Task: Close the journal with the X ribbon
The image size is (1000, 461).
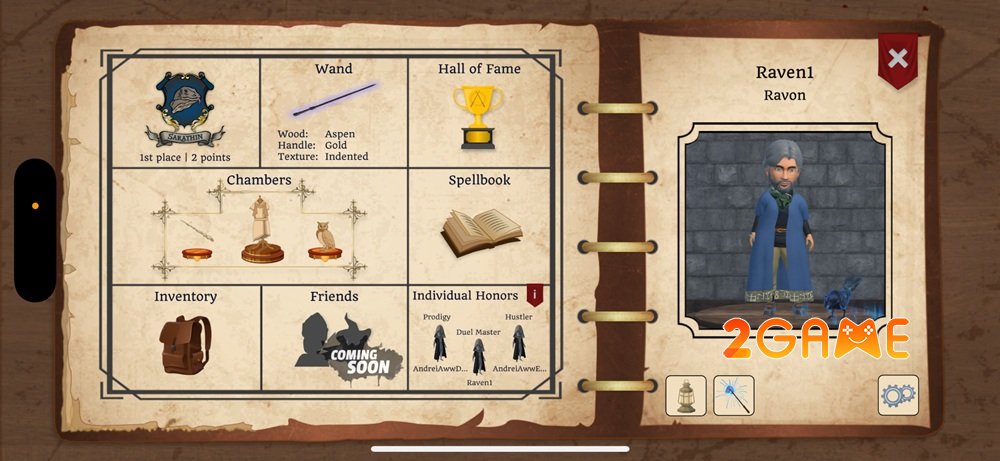Action: (897, 58)
